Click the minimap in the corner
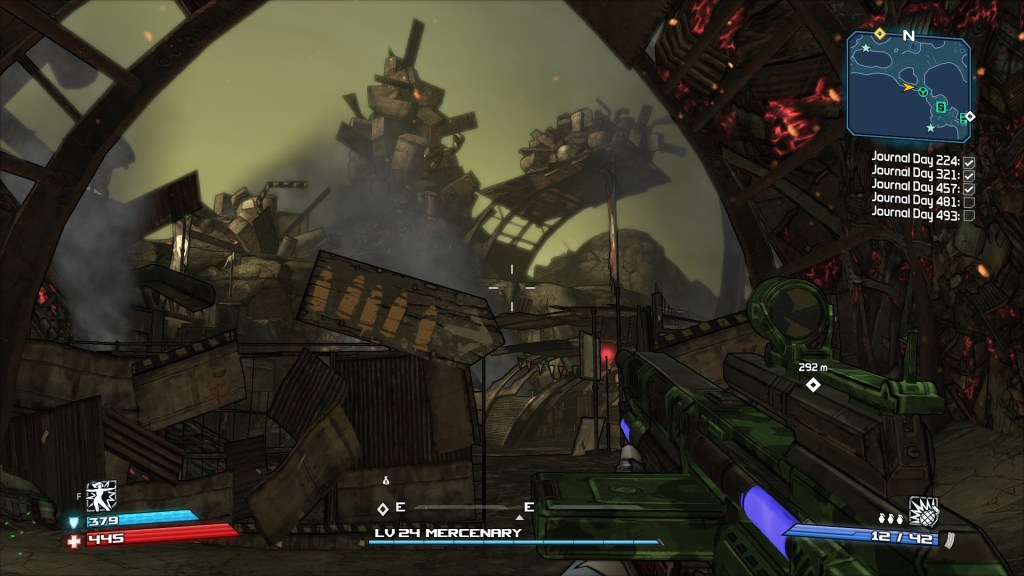The width and height of the screenshot is (1024, 576). point(908,84)
